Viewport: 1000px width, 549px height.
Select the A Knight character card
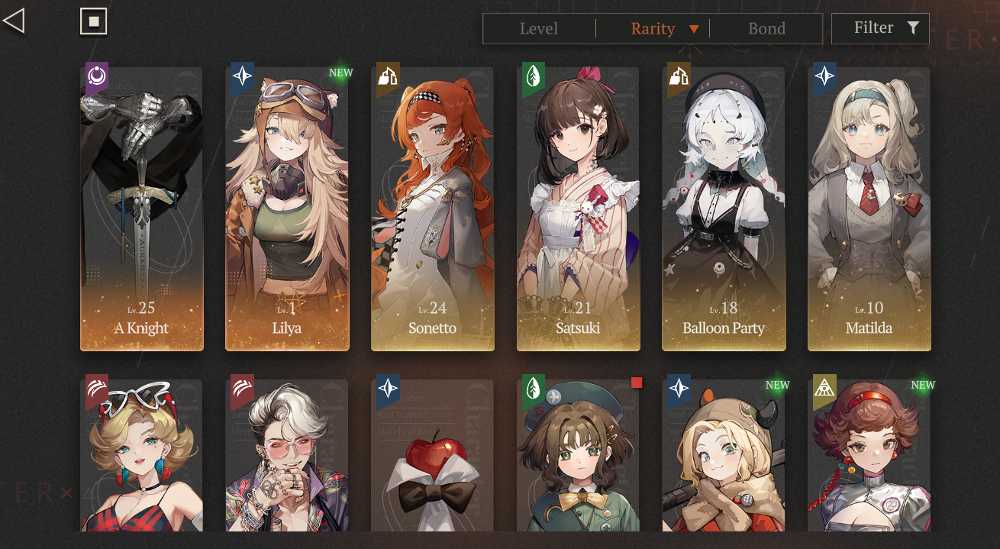(141, 209)
